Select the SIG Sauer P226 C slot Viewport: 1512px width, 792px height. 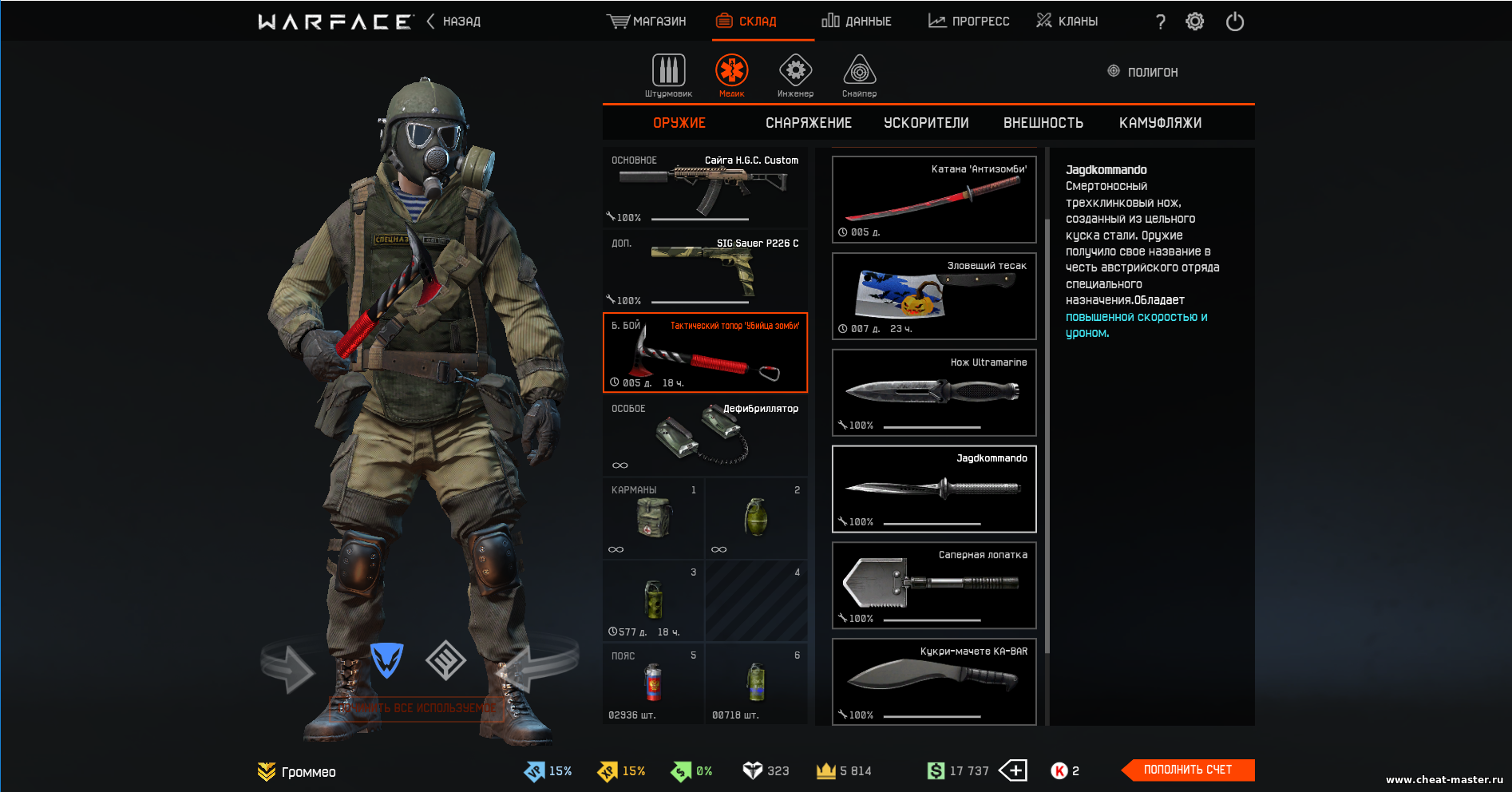click(705, 271)
